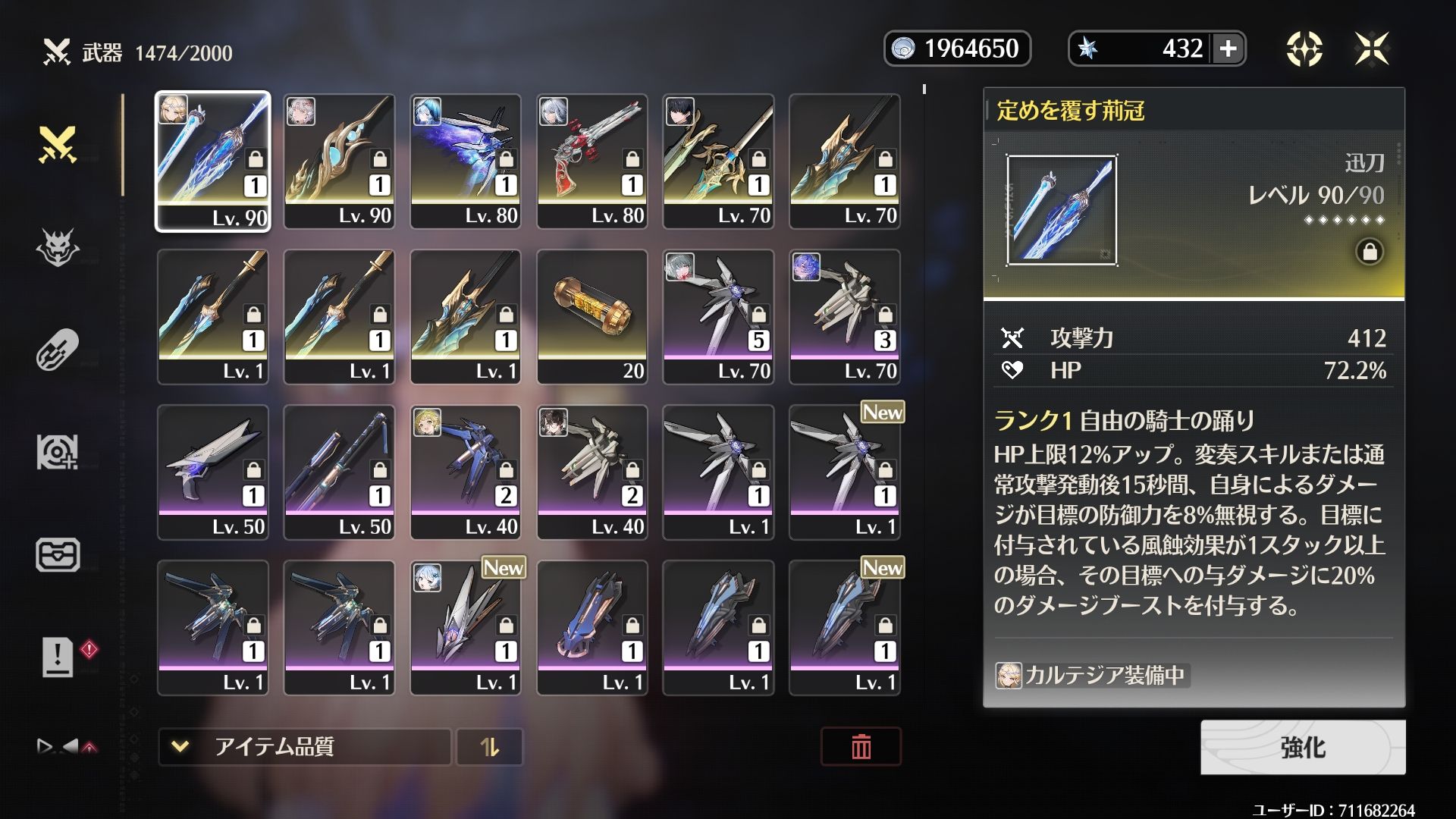
Task: Open the treasure chest category tab
Action: (x=58, y=554)
